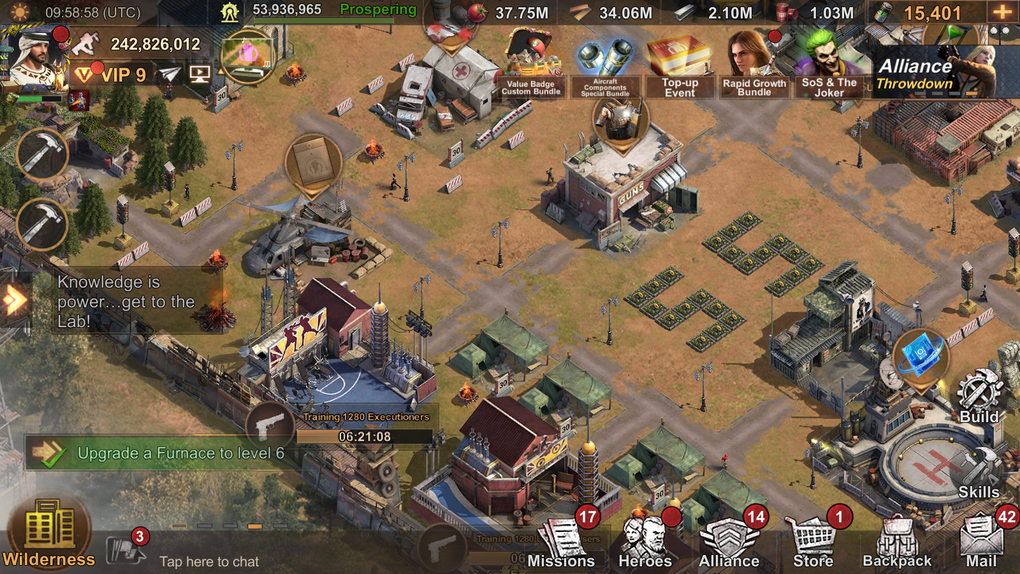The image size is (1020, 574).
Task: Open the Backpack inventory
Action: pos(897,542)
